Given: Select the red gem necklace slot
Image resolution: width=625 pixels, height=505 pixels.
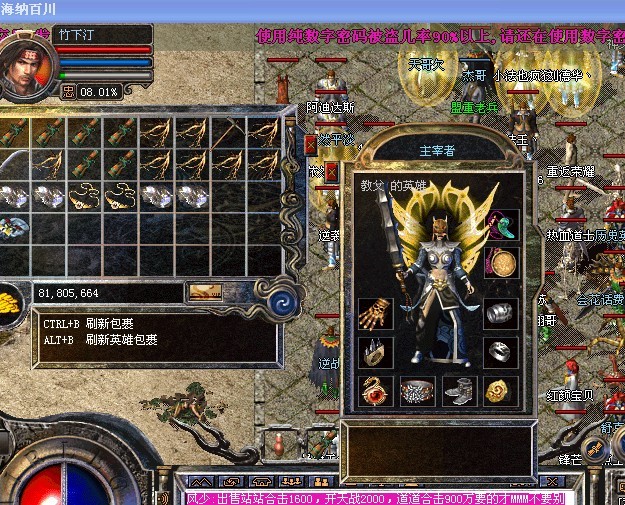Looking at the screenshot, I should 375,390.
